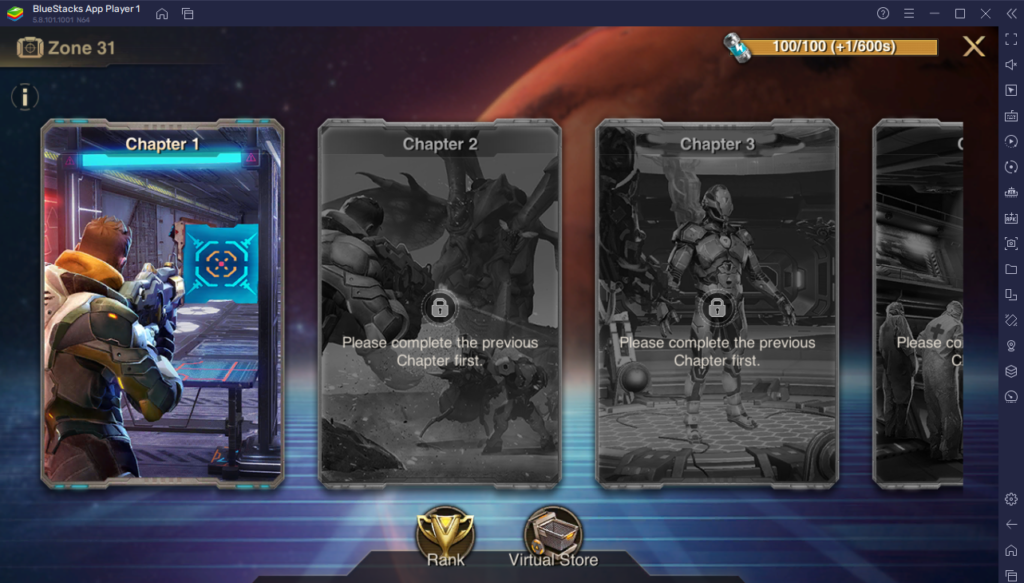This screenshot has height=583, width=1024.
Task: Close the Zone 31 screen
Action: (x=973, y=46)
